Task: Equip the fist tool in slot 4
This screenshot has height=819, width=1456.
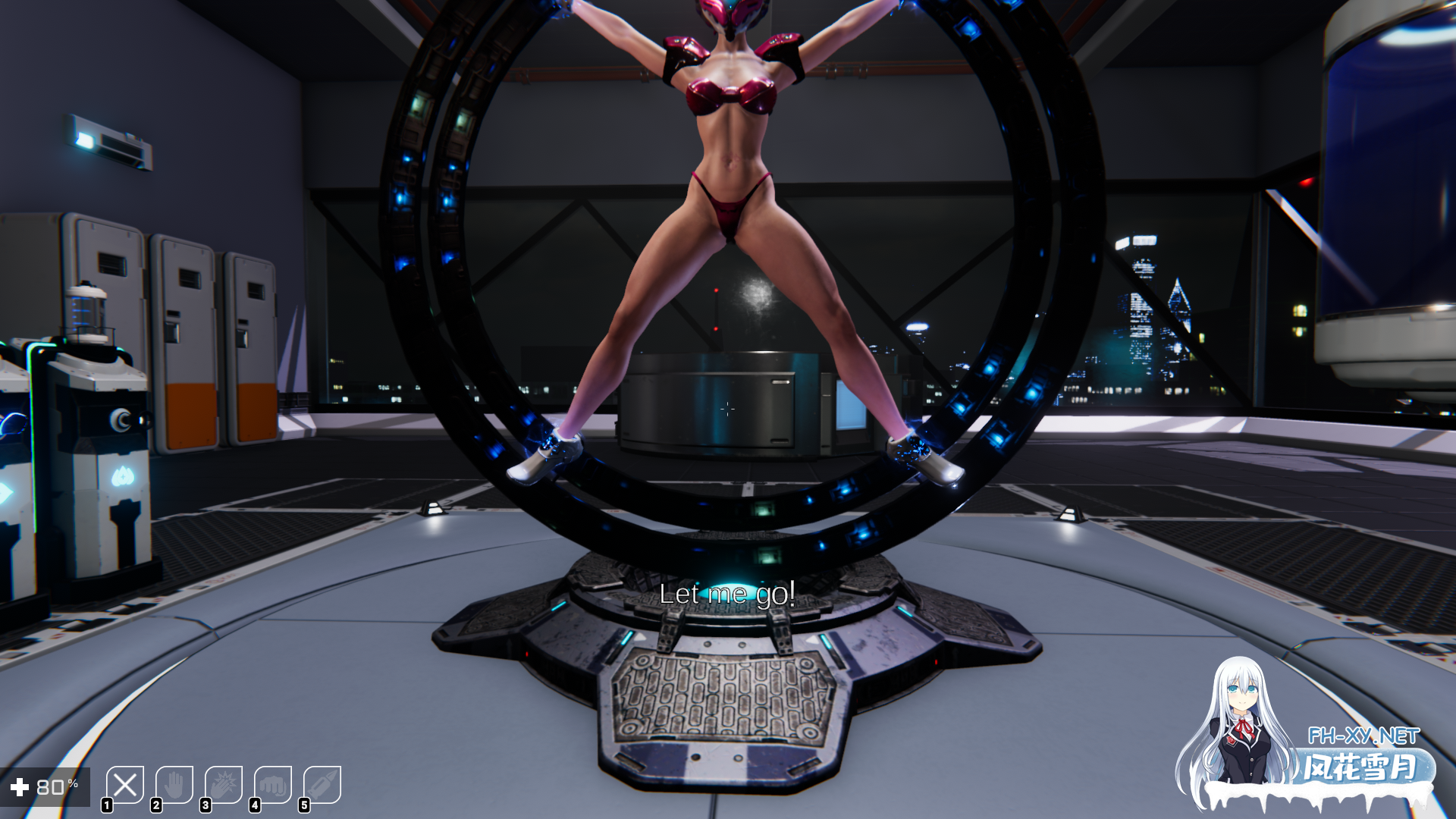Action: (272, 786)
